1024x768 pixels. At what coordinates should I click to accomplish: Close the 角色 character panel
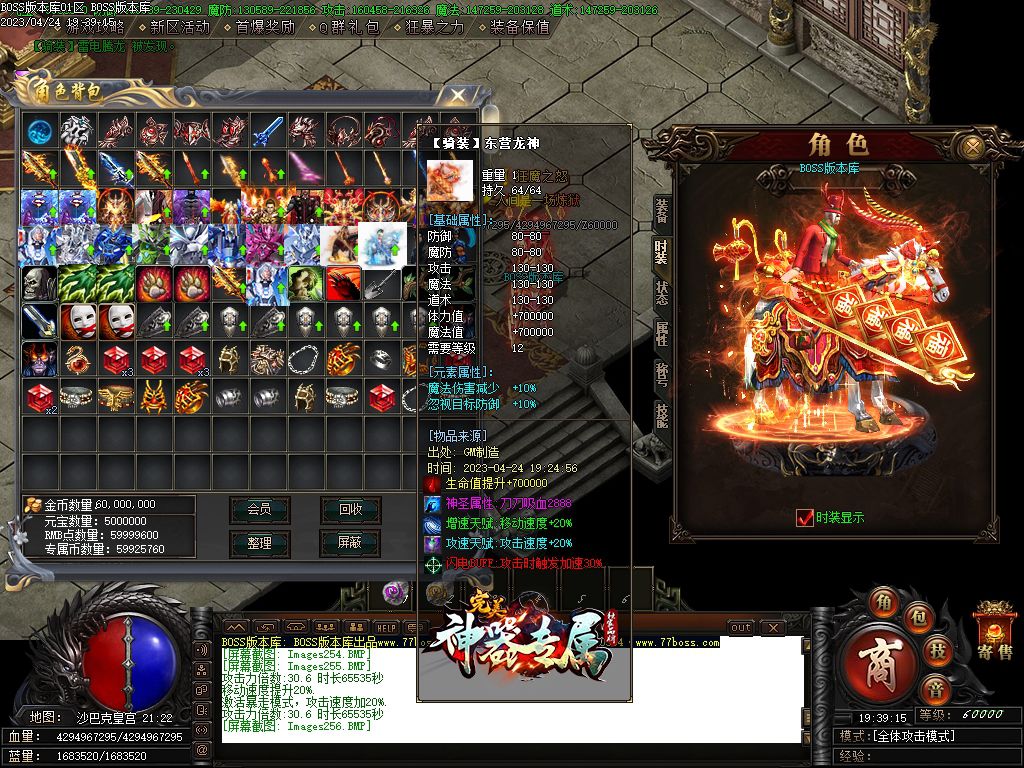[970, 147]
